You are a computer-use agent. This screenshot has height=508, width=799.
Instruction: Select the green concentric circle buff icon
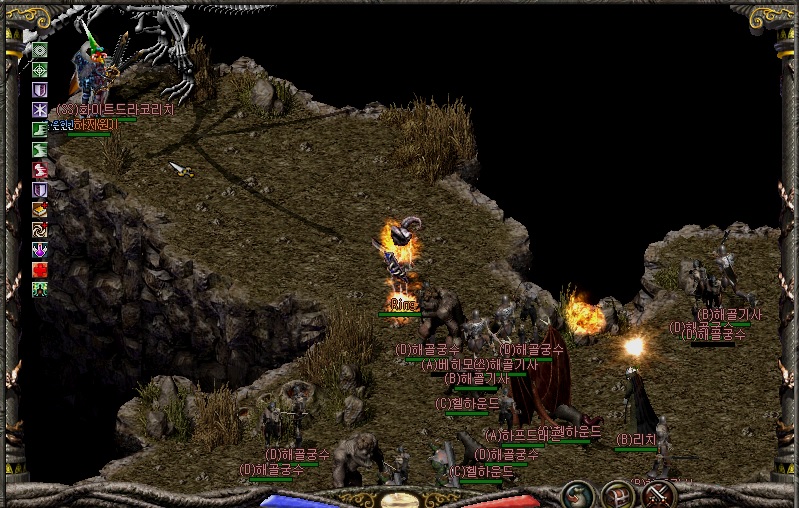tap(40, 50)
